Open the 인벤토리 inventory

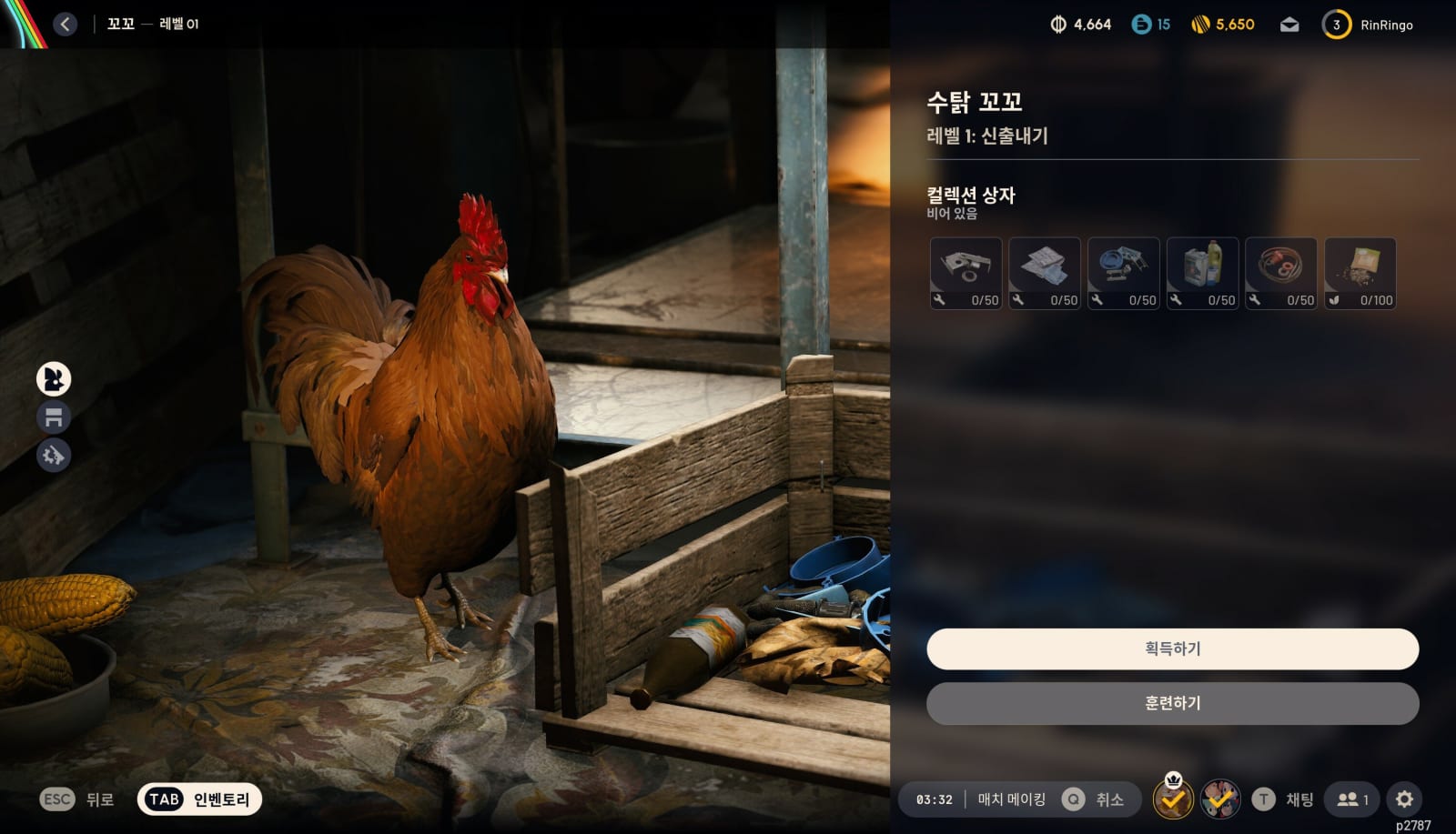pos(199,799)
